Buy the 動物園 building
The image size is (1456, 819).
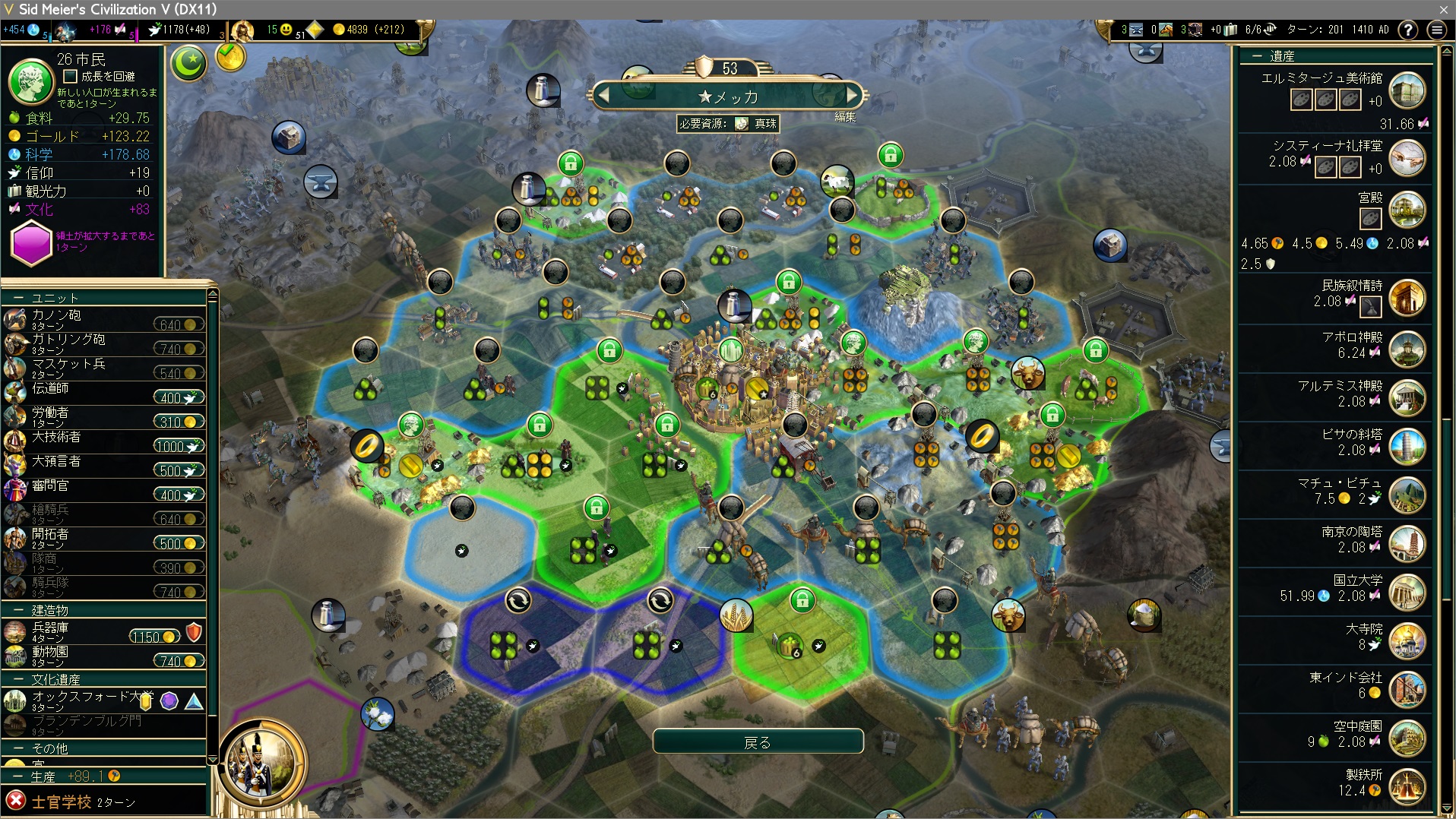[x=179, y=662]
